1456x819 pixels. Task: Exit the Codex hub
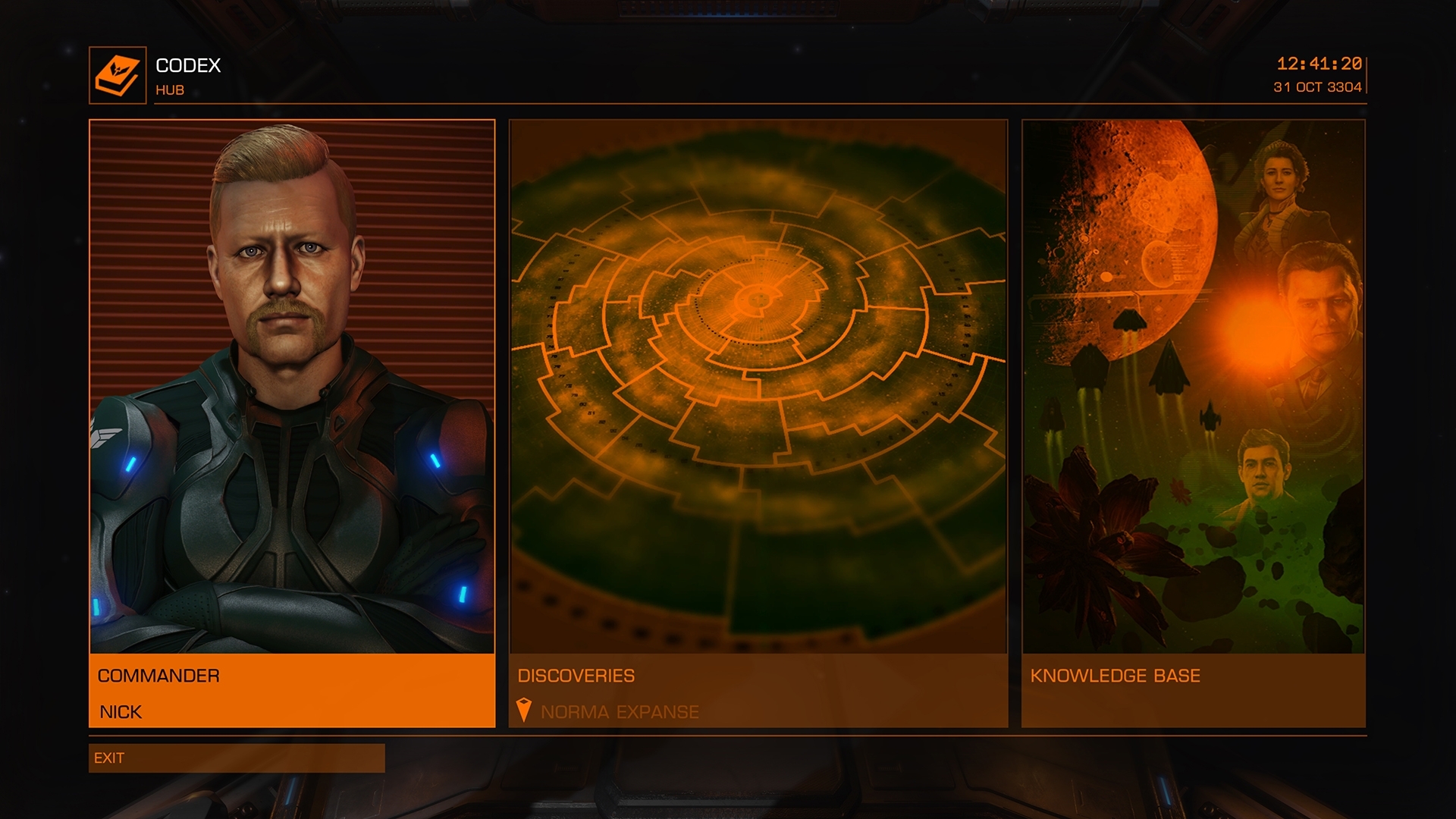click(237, 758)
